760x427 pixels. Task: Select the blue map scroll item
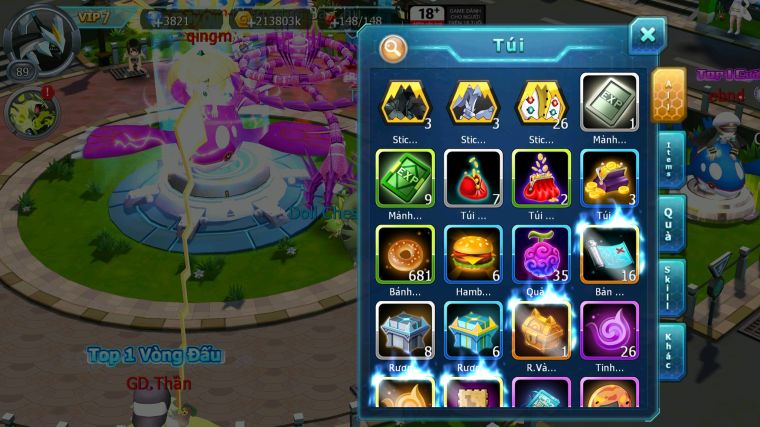609,252
